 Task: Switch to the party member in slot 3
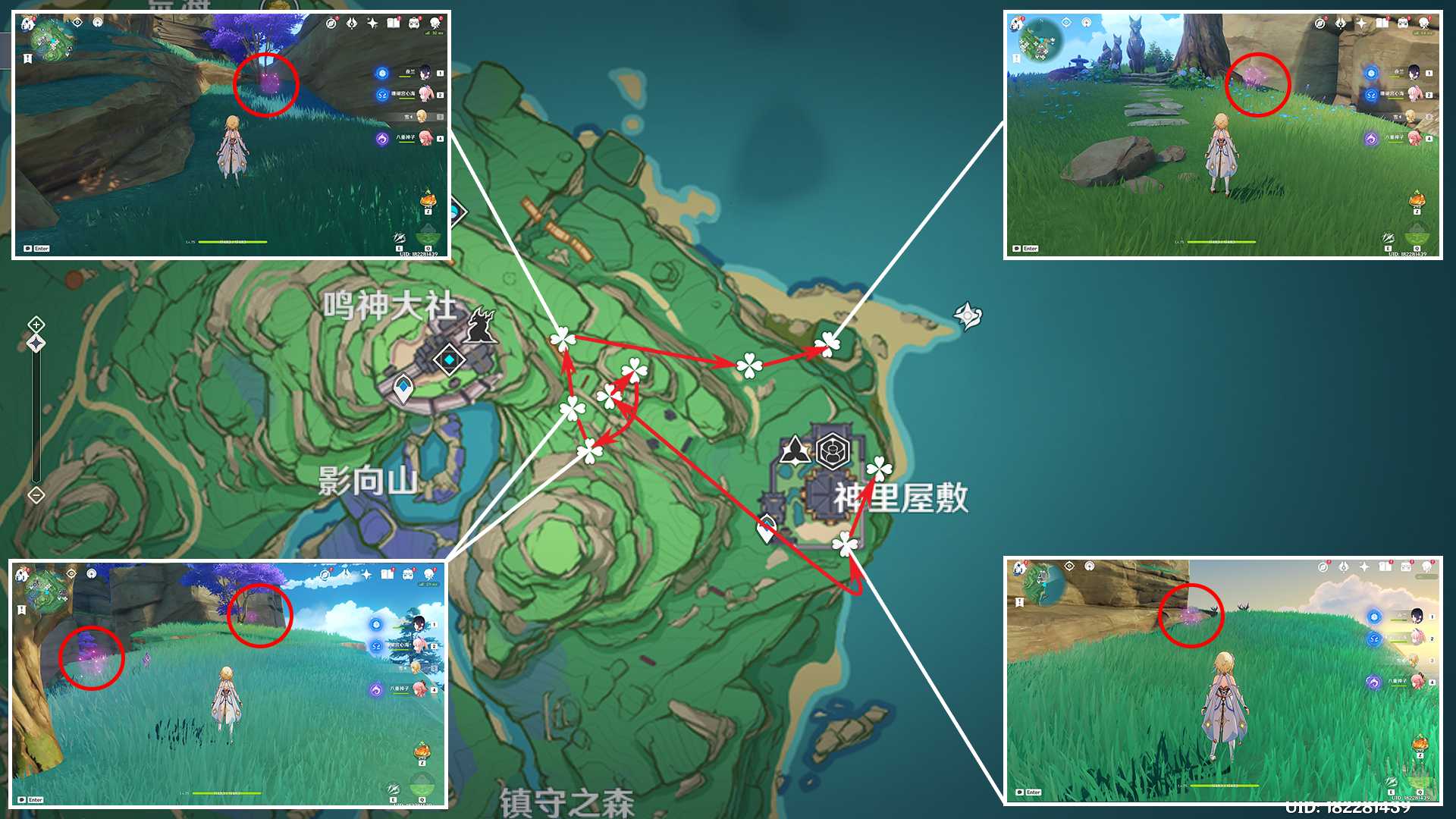tap(422, 115)
